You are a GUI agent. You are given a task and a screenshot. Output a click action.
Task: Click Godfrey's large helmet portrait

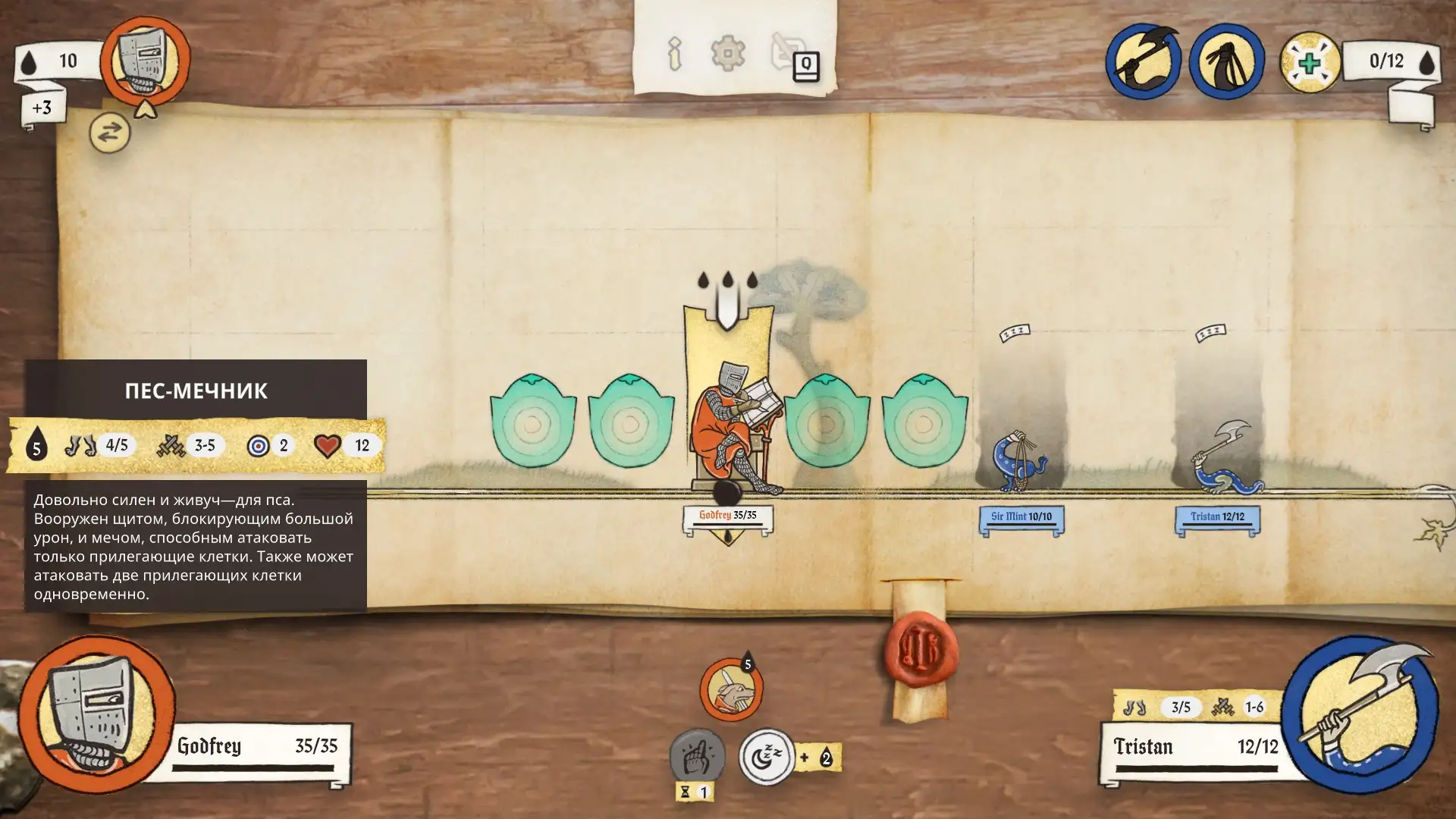pos(96,714)
